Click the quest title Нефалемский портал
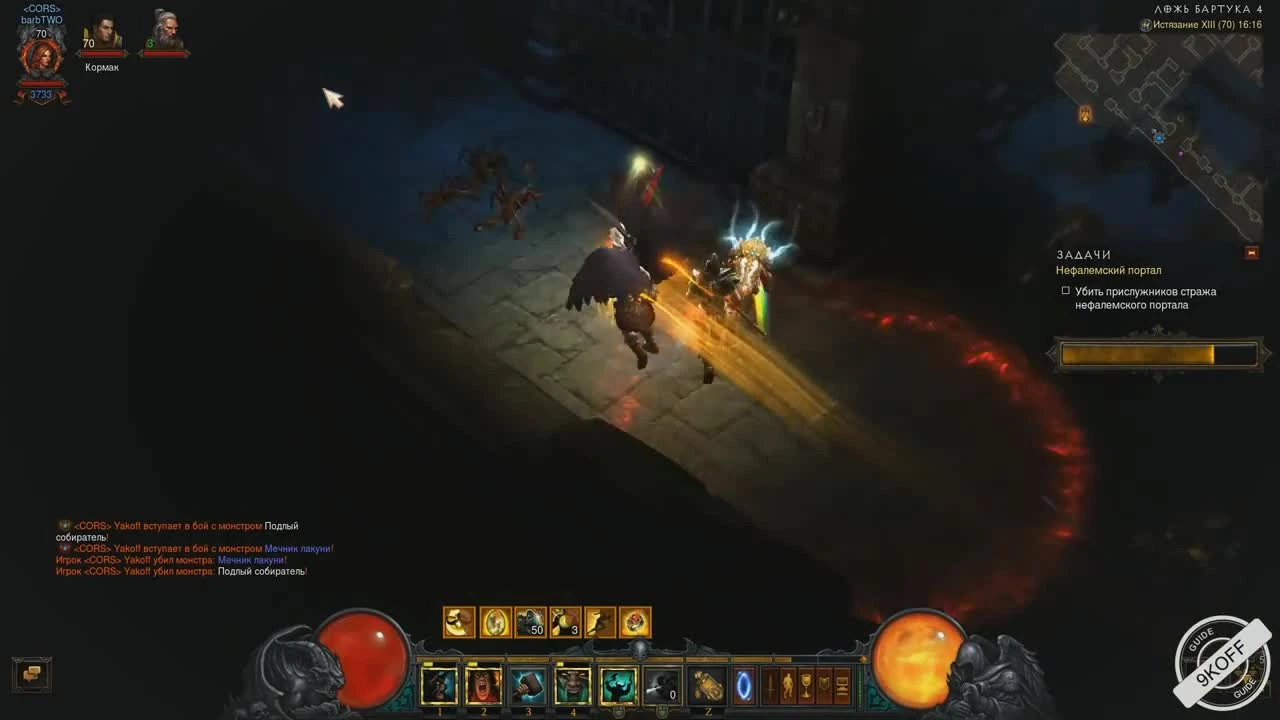 pyautogui.click(x=1110, y=270)
